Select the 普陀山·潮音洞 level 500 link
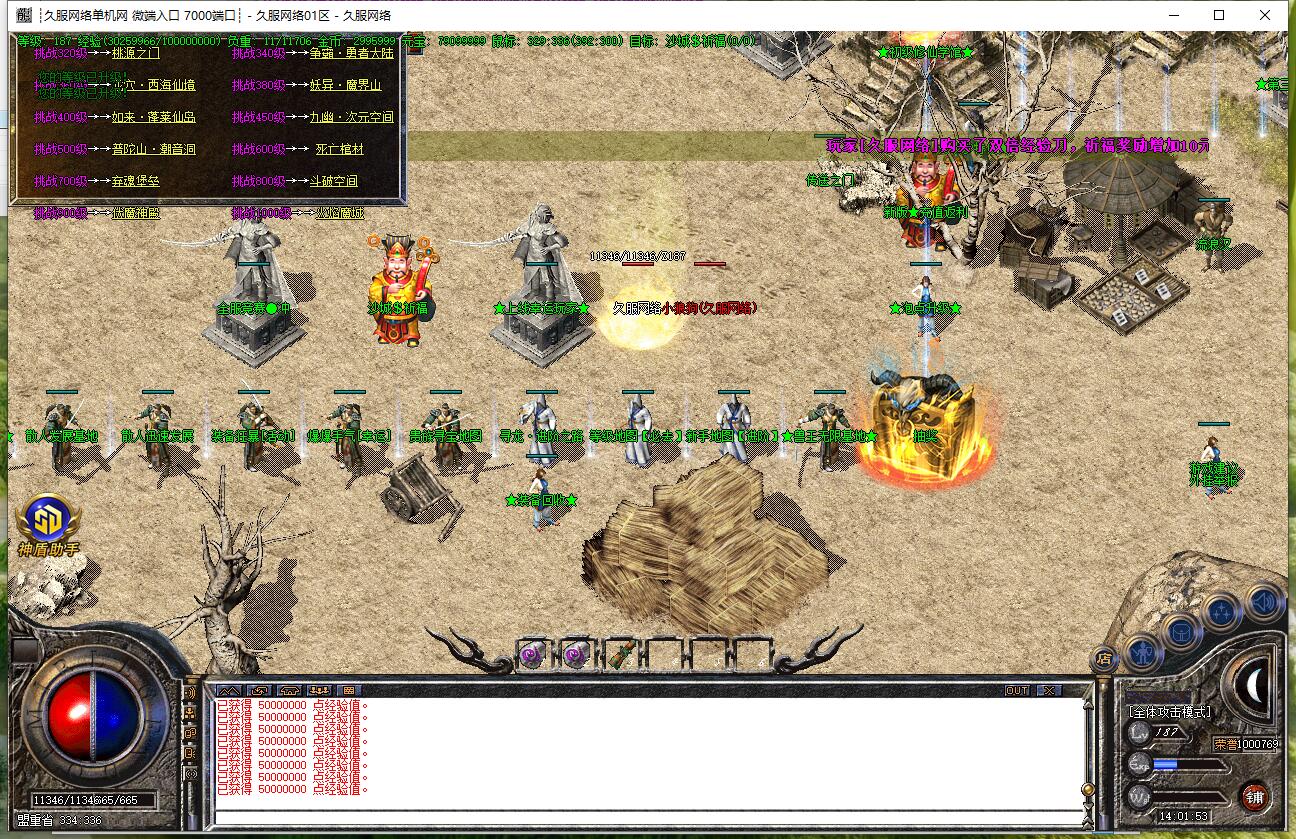 coord(153,149)
